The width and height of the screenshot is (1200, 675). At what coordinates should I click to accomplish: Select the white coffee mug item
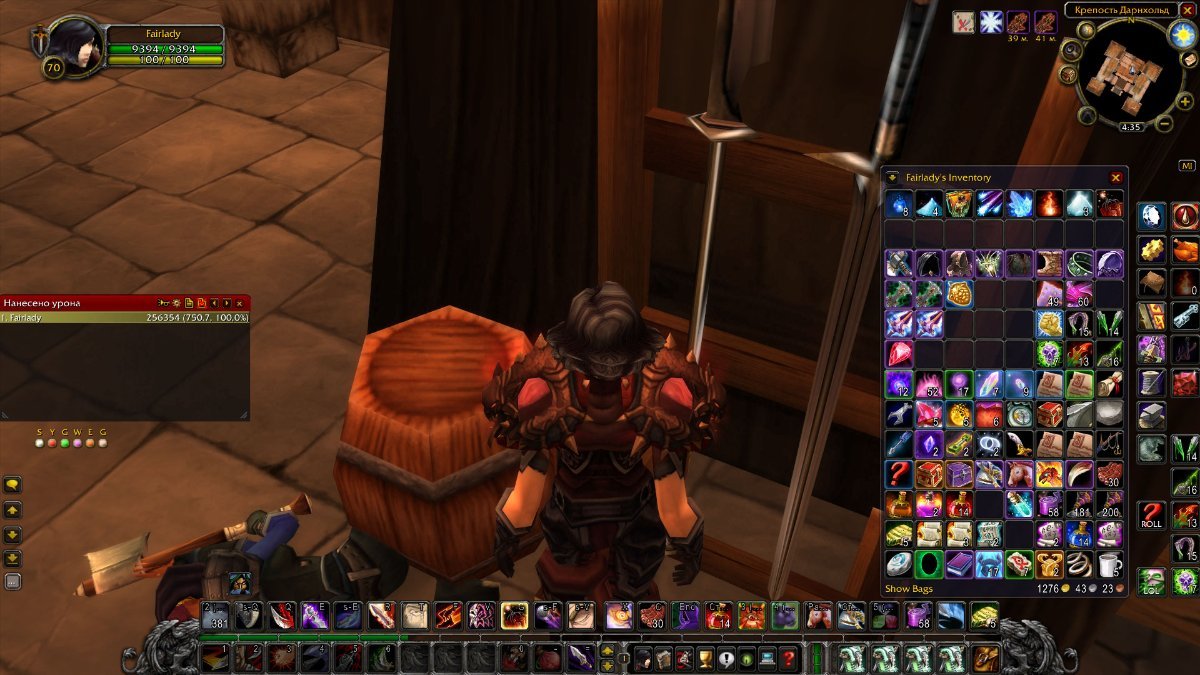click(1109, 565)
